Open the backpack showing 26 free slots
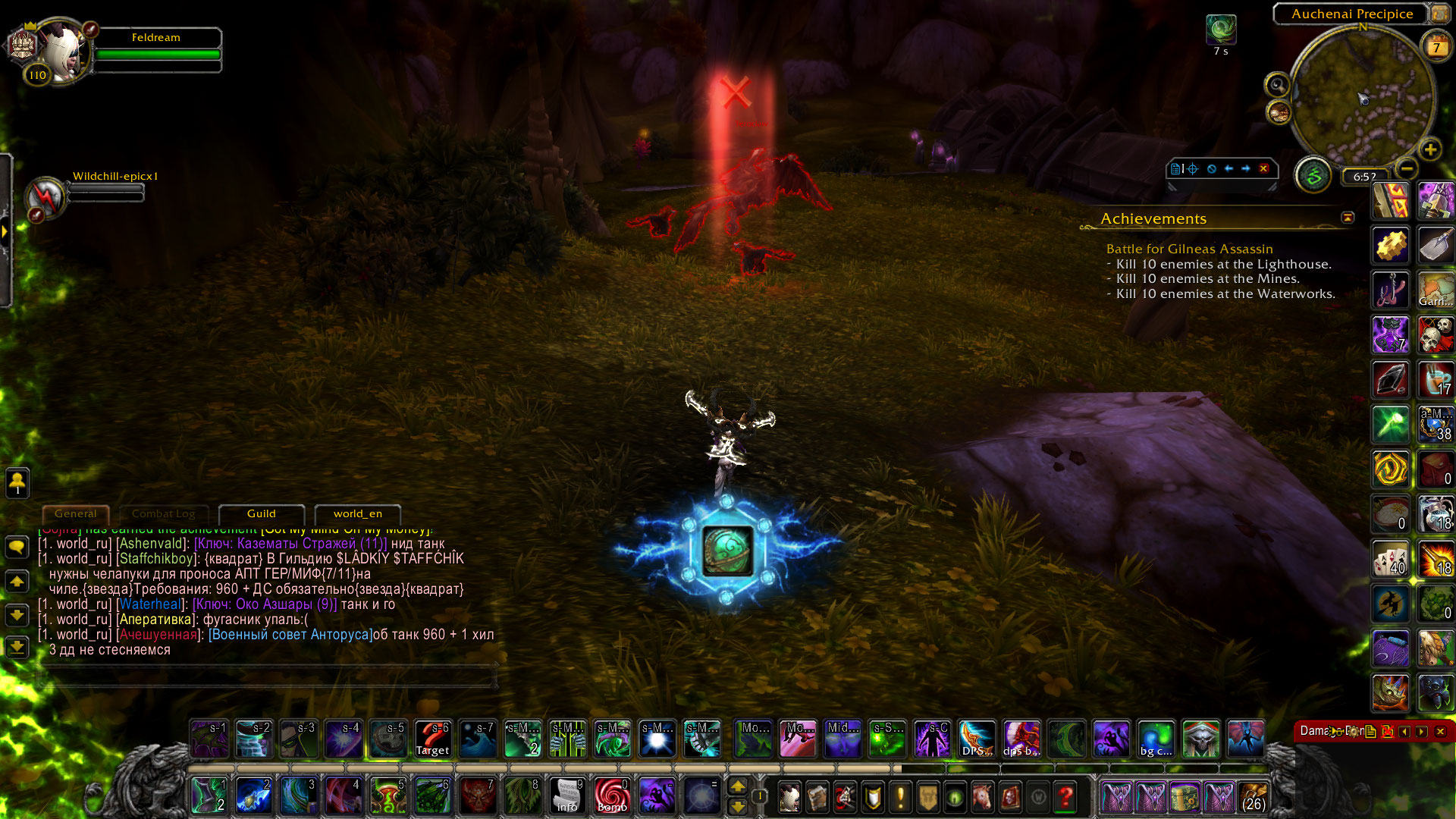This screenshot has width=1456, height=819. coord(1254,797)
